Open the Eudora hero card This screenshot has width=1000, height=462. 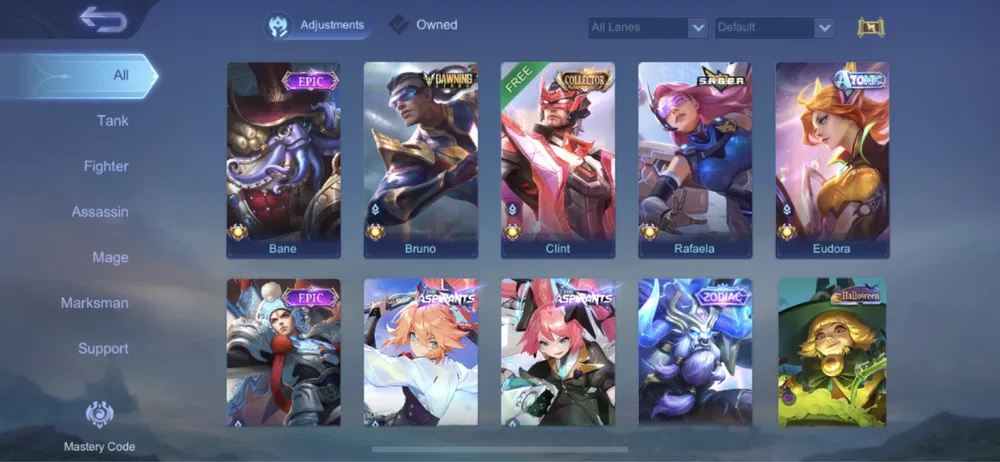[831, 160]
